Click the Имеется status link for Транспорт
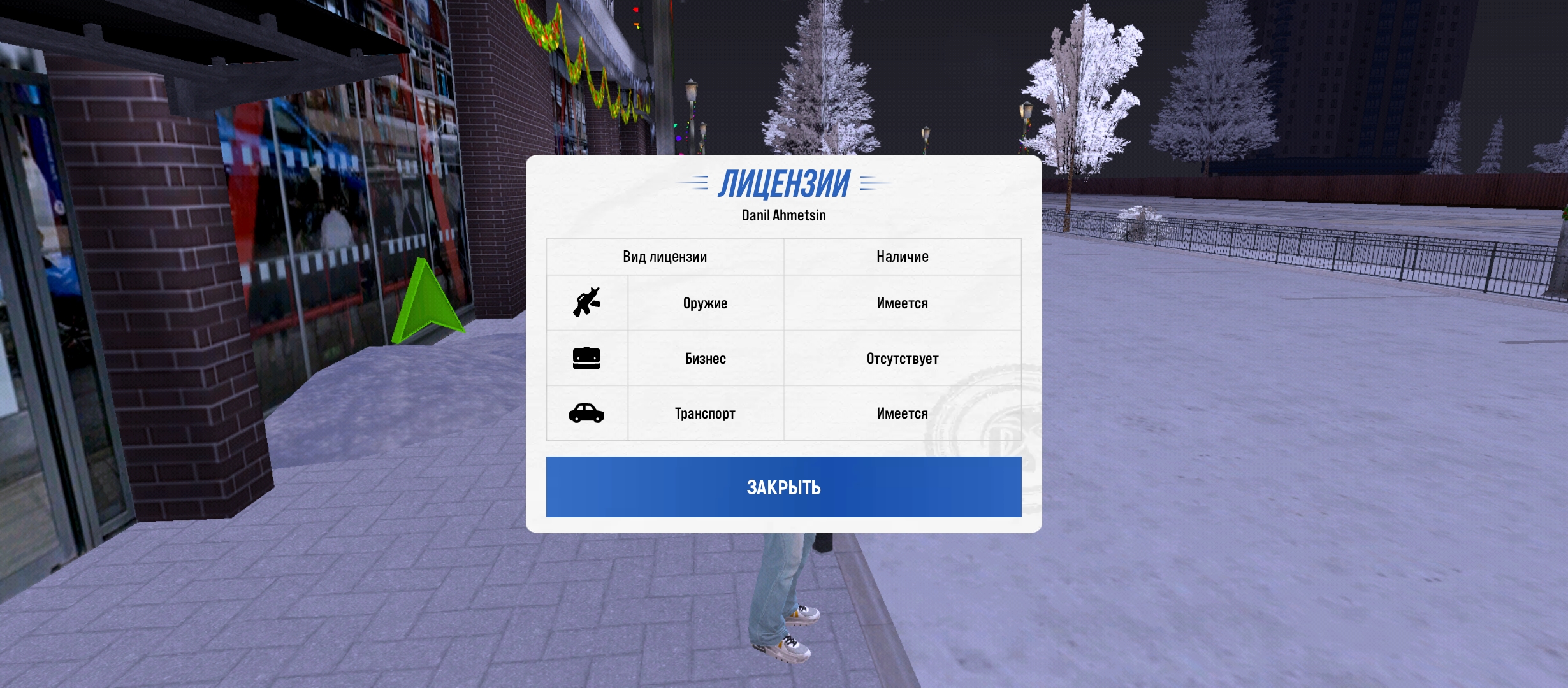Image resolution: width=1568 pixels, height=688 pixels. (901, 413)
